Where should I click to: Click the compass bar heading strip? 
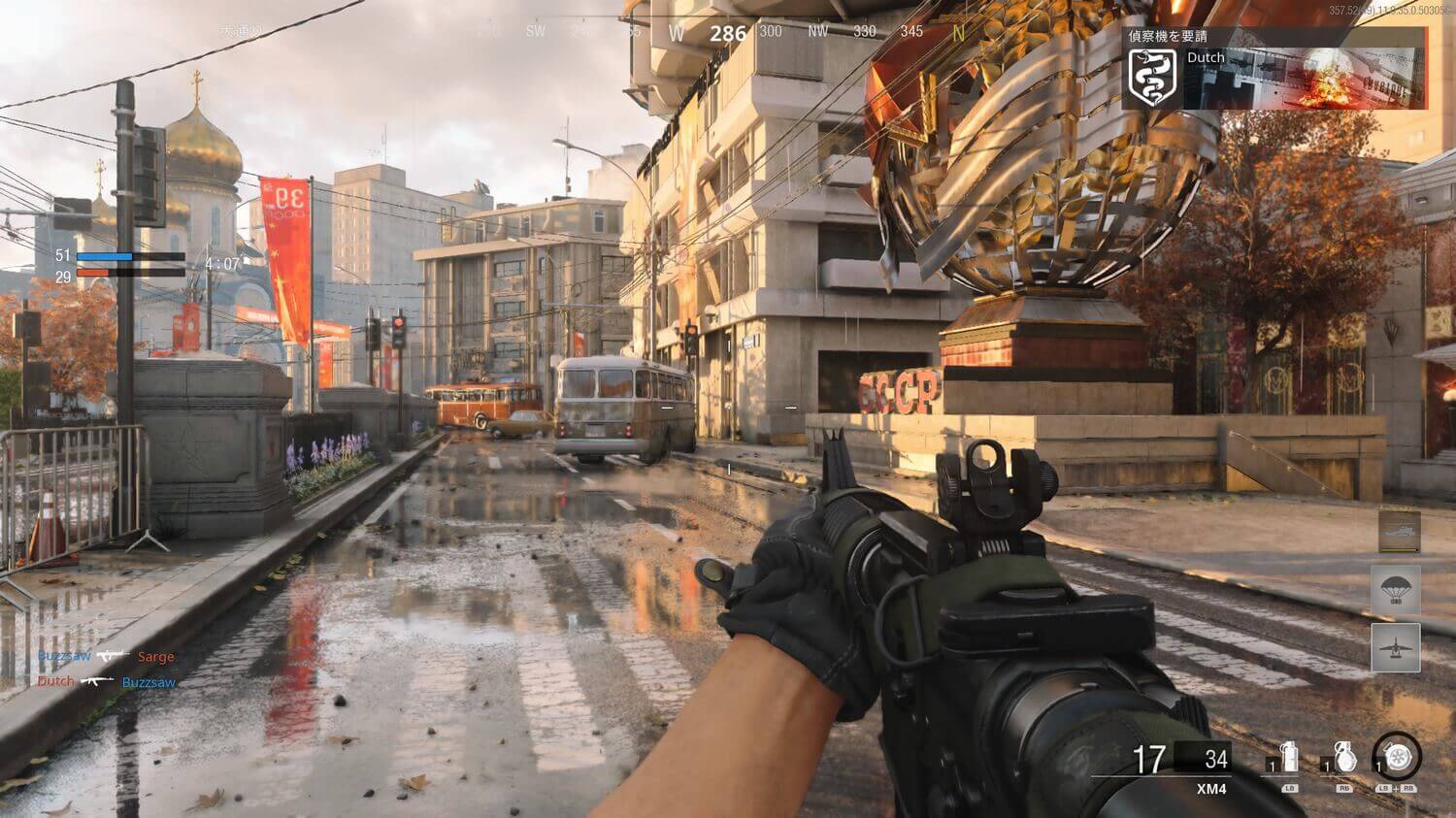726,33
